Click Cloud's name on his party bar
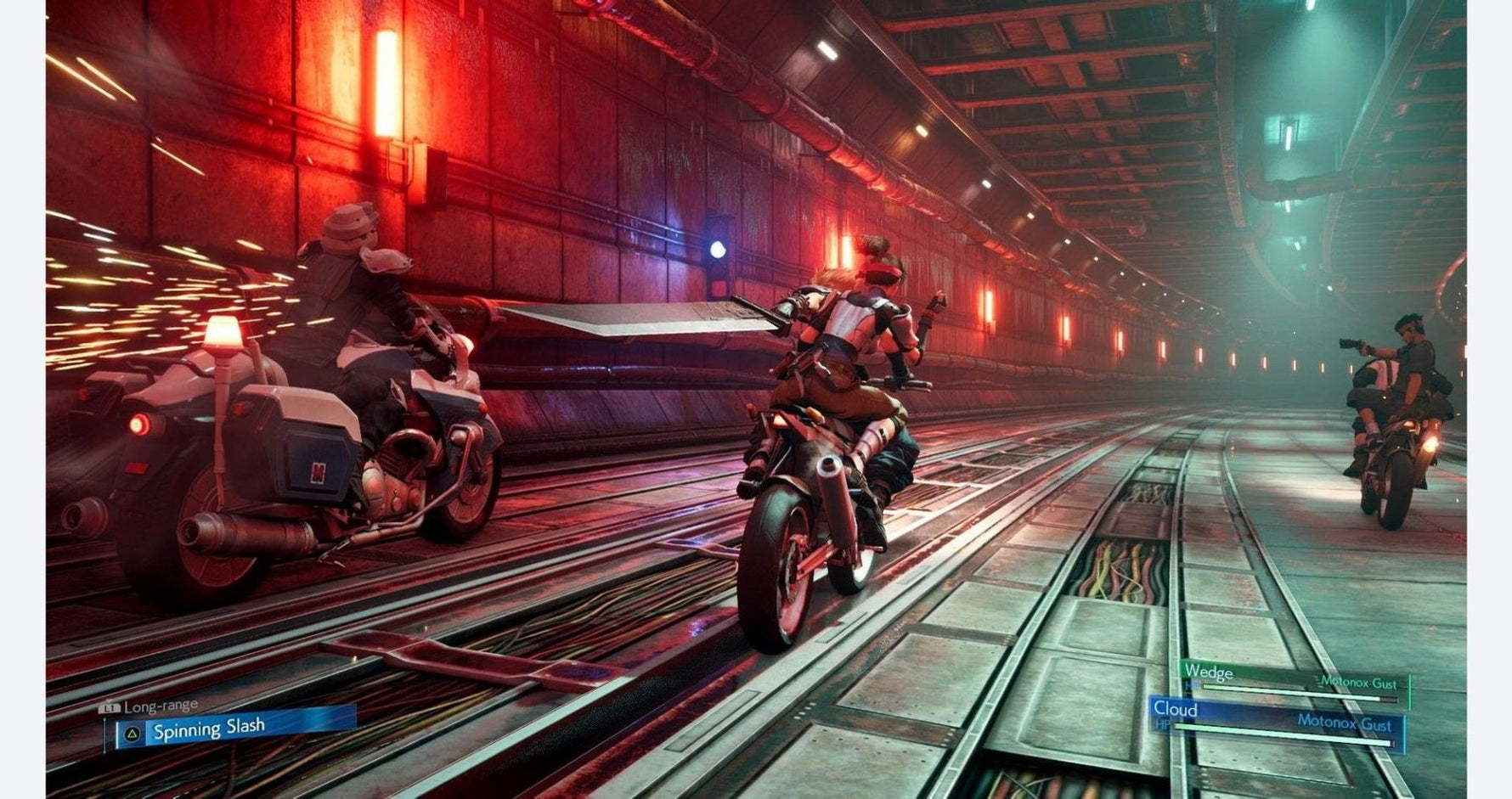The width and height of the screenshot is (1512, 799). (x=1177, y=709)
